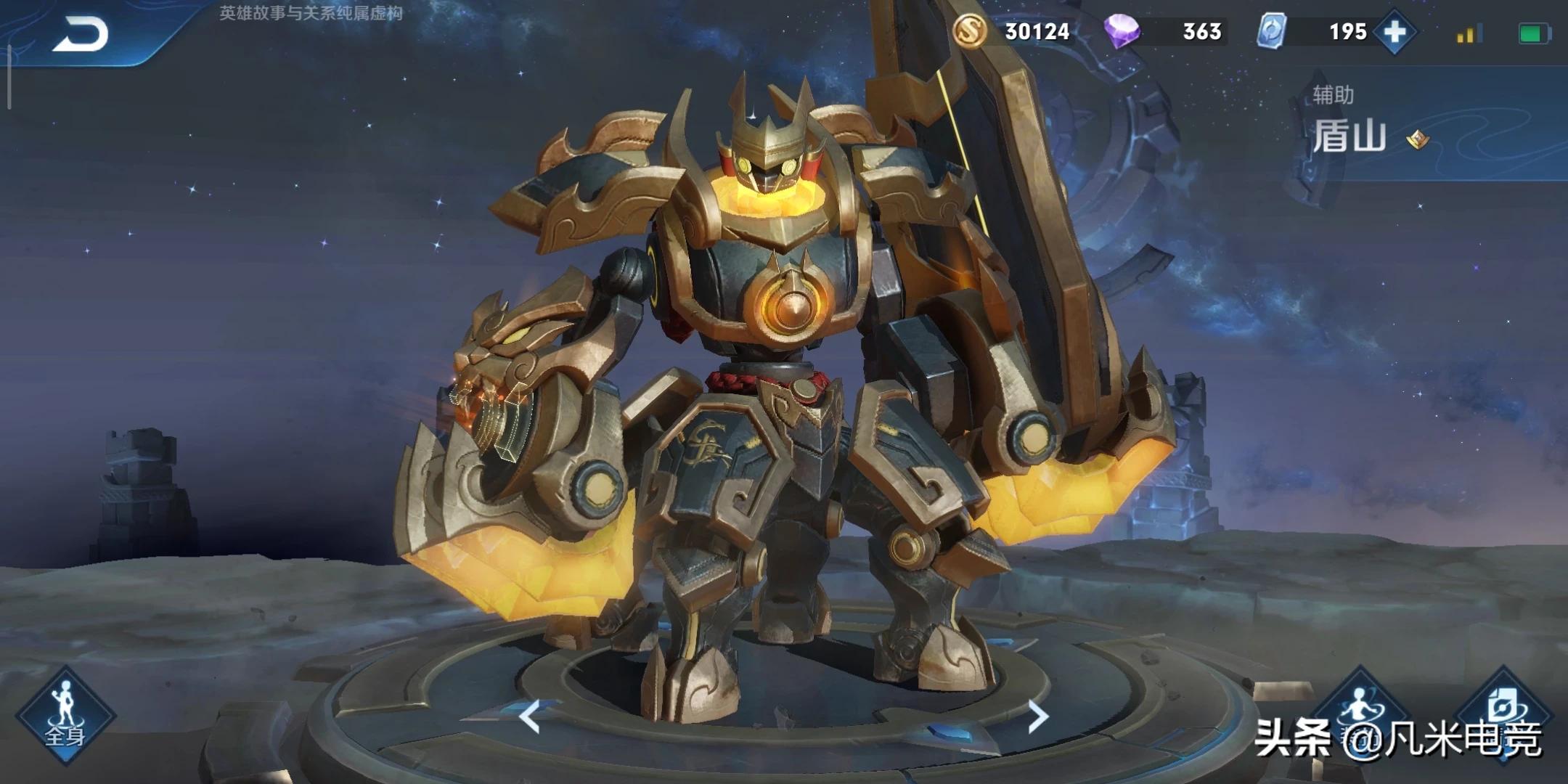The image size is (1568, 784).
Task: Go back with the return arrow
Action: [81, 35]
